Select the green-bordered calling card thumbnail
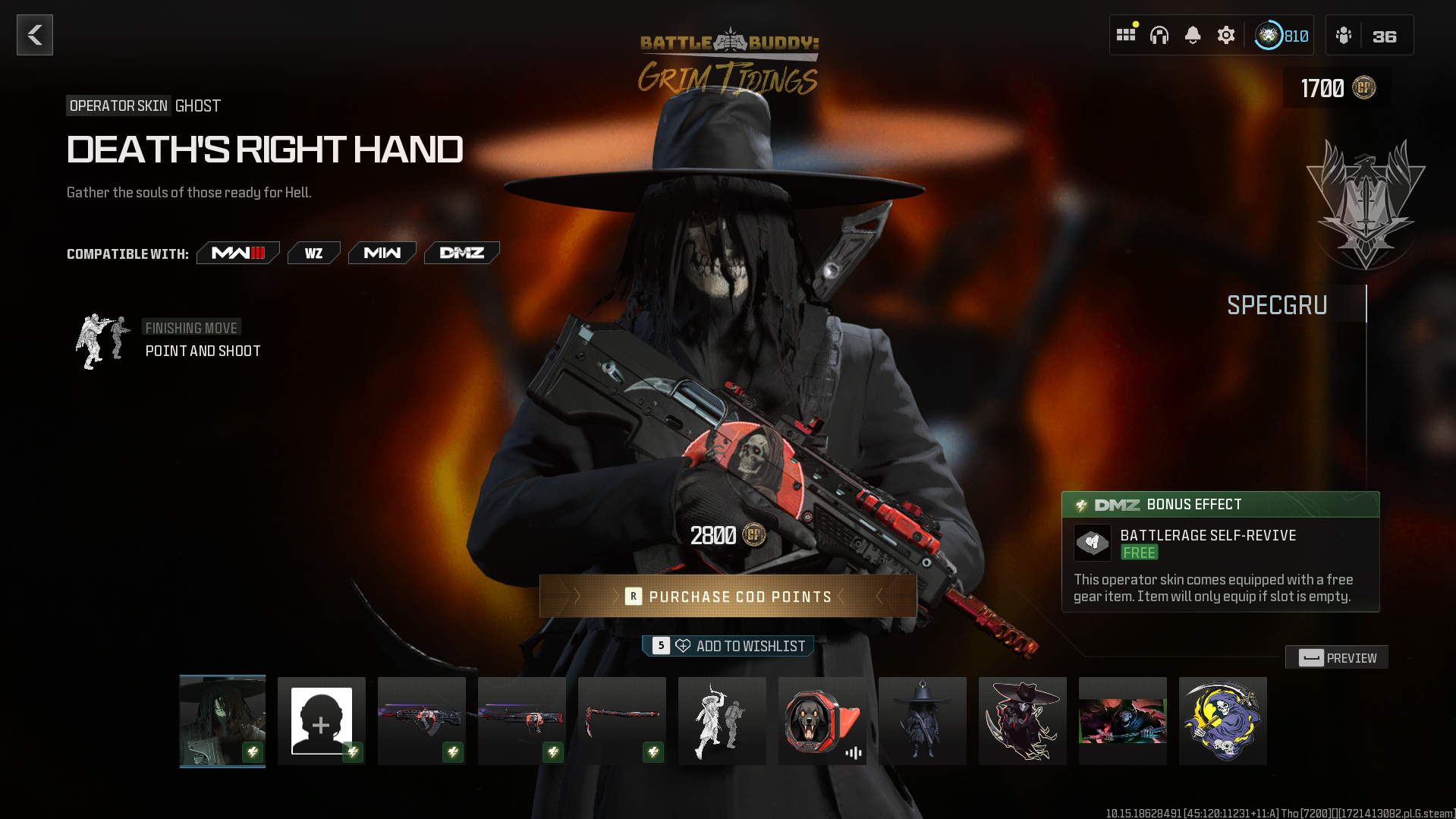The image size is (1456, 819). click(1123, 721)
